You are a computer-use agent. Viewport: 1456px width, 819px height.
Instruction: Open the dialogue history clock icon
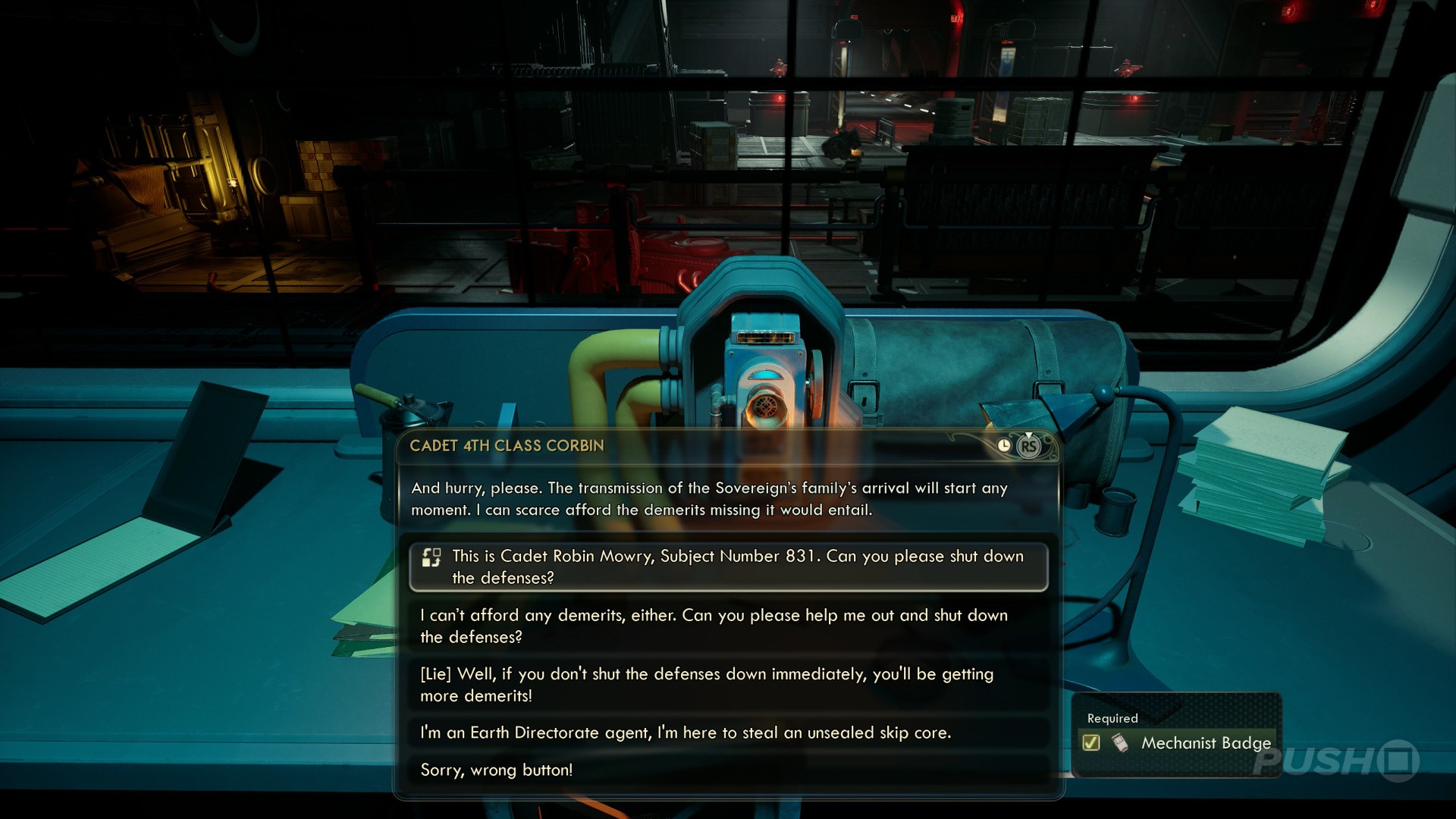[1004, 446]
